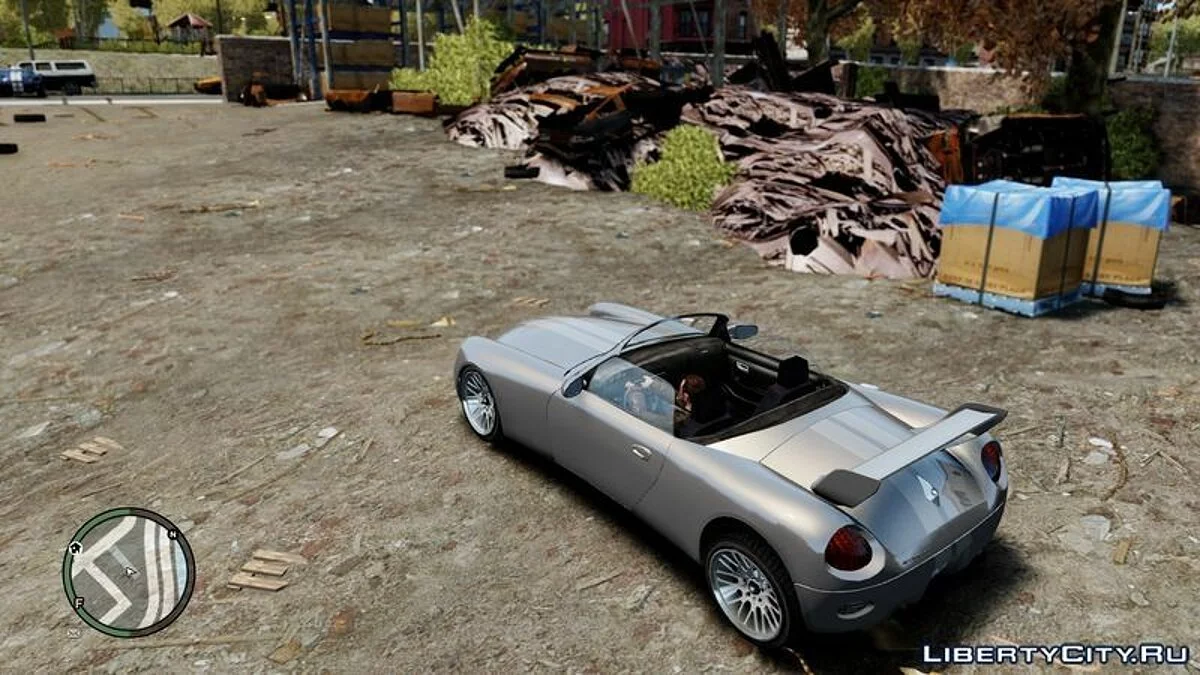This screenshot has height=675, width=1200.
Task: Click the F contact blip on the minimap
Action: click(x=78, y=602)
